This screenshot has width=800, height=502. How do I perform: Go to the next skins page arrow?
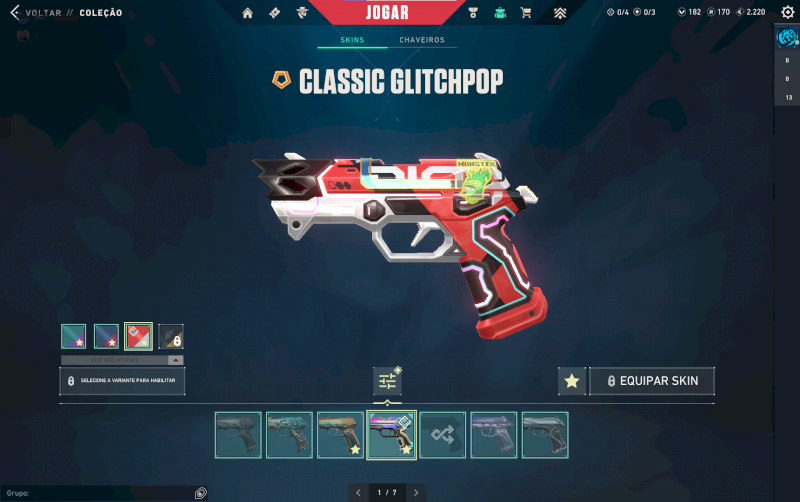pyautogui.click(x=416, y=492)
